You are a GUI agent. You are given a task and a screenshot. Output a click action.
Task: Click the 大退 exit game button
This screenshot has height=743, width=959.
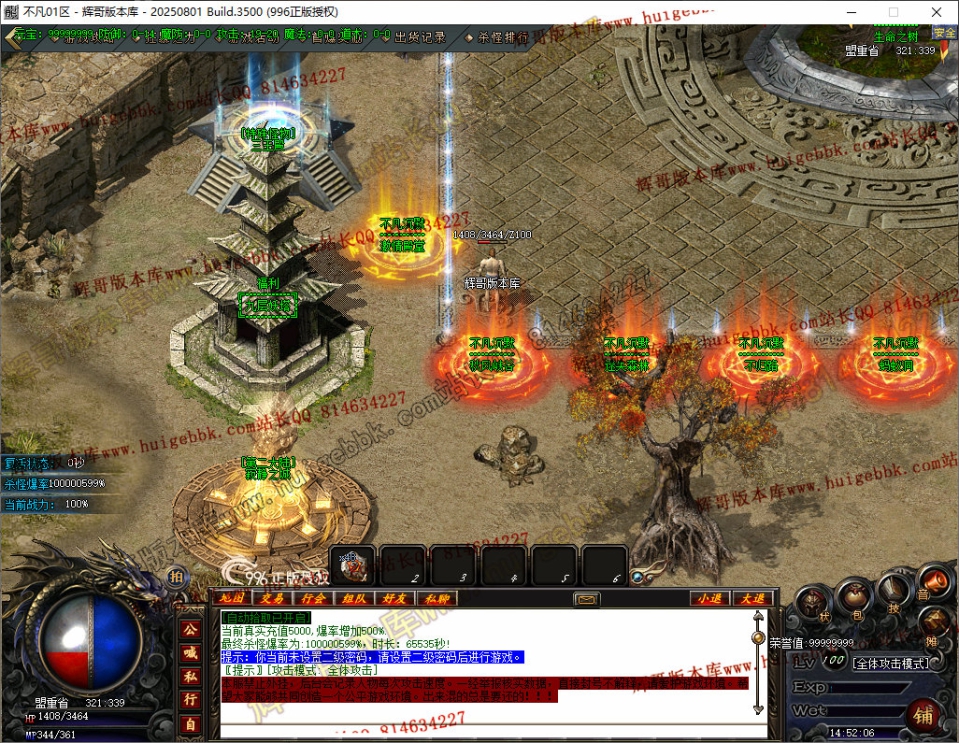(x=751, y=598)
